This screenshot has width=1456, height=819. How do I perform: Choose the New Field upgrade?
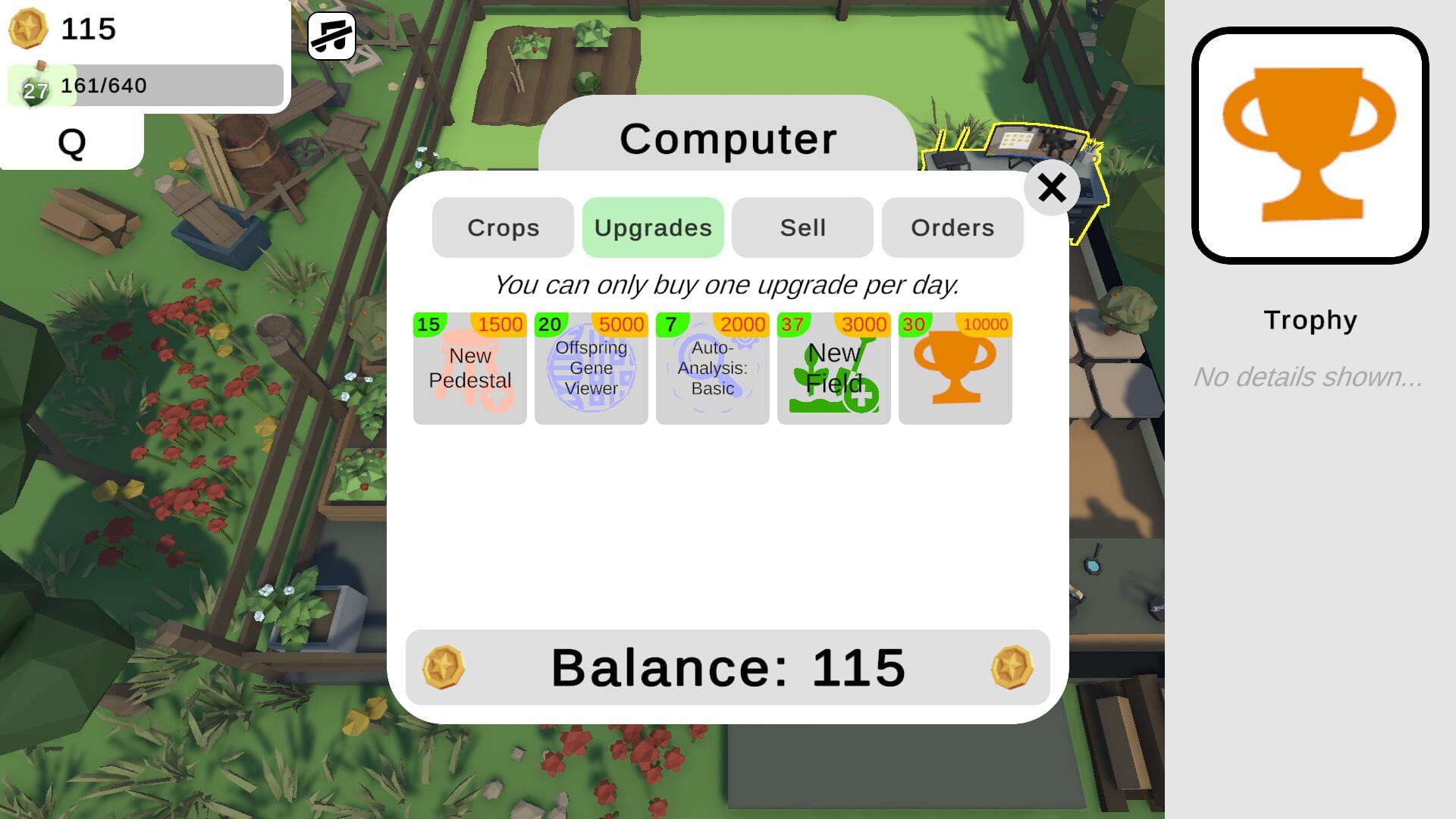[x=833, y=368]
